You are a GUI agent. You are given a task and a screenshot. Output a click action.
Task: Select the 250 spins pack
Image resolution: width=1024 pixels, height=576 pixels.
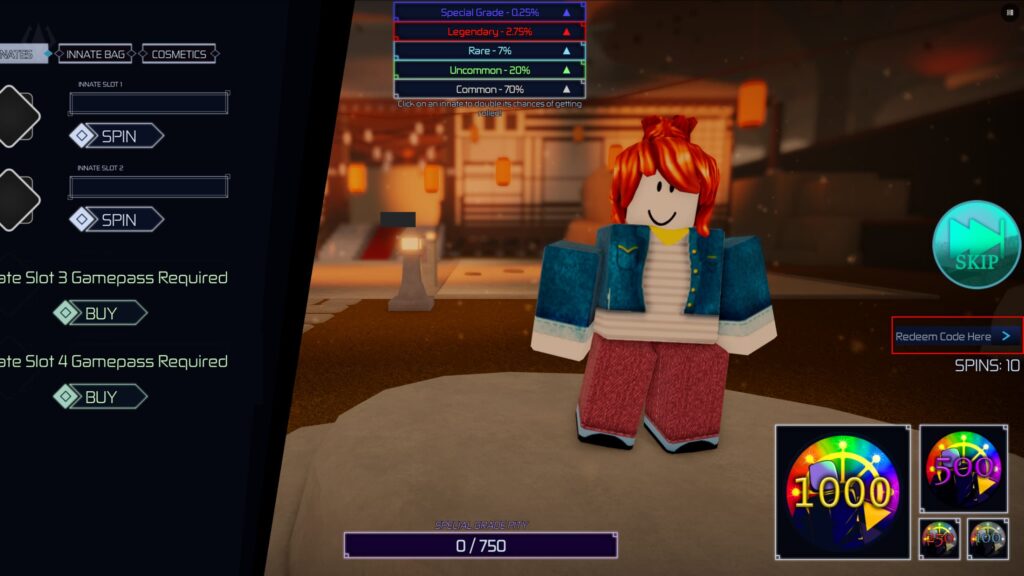[940, 539]
